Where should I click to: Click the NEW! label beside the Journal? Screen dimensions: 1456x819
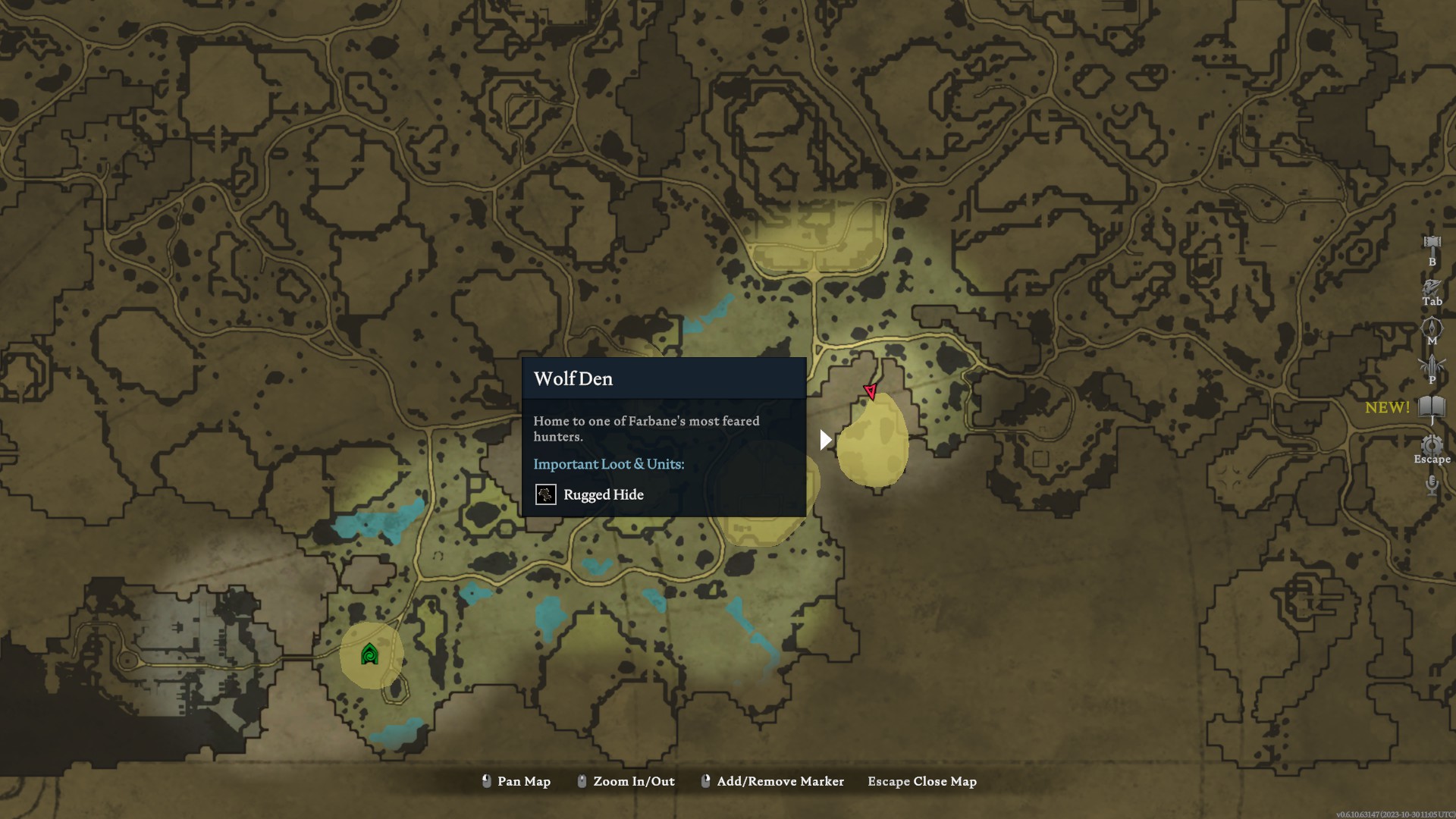(1388, 408)
